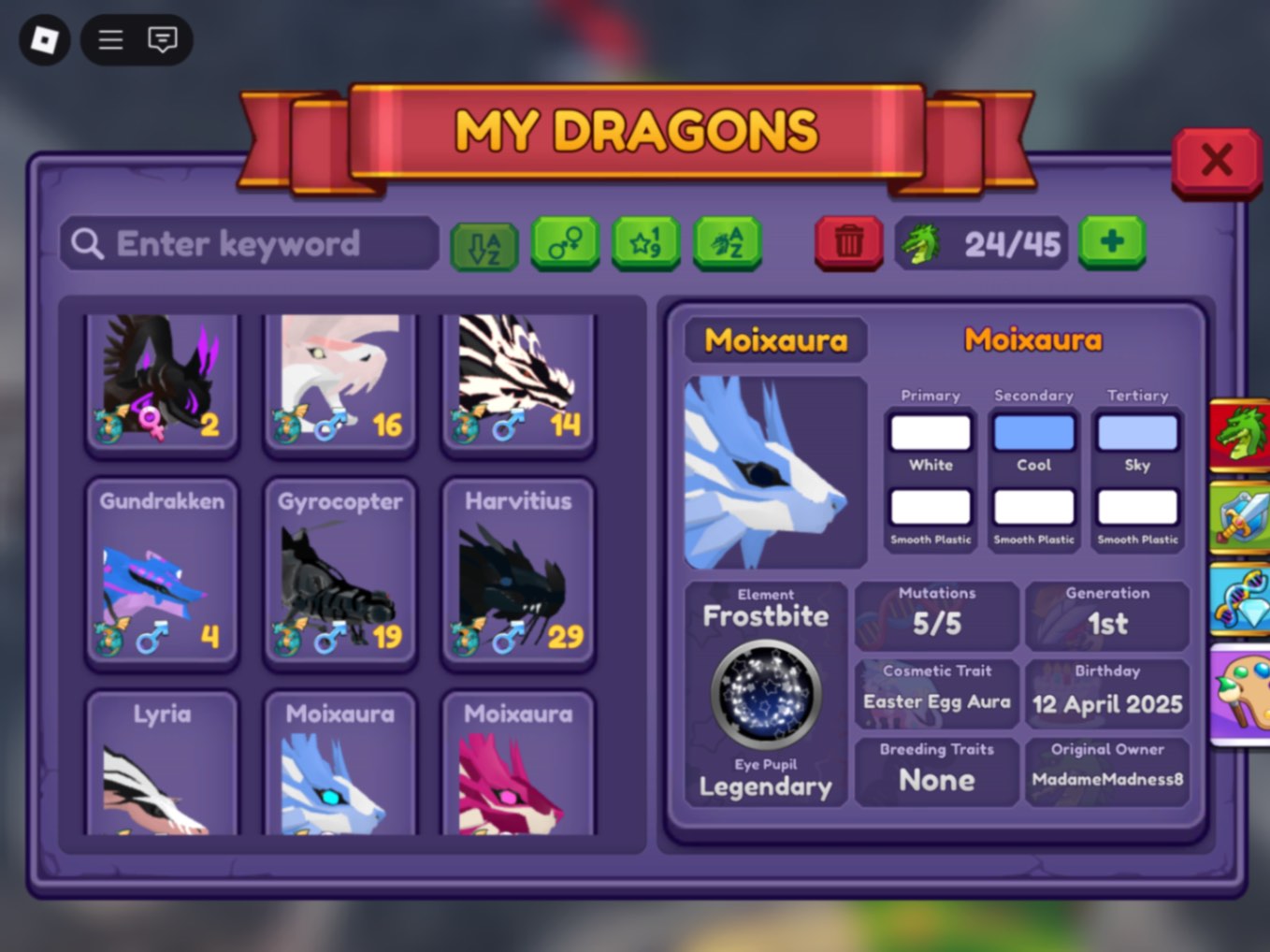Select the alphabetical sort icon
This screenshot has width=1270, height=952.
(x=485, y=244)
